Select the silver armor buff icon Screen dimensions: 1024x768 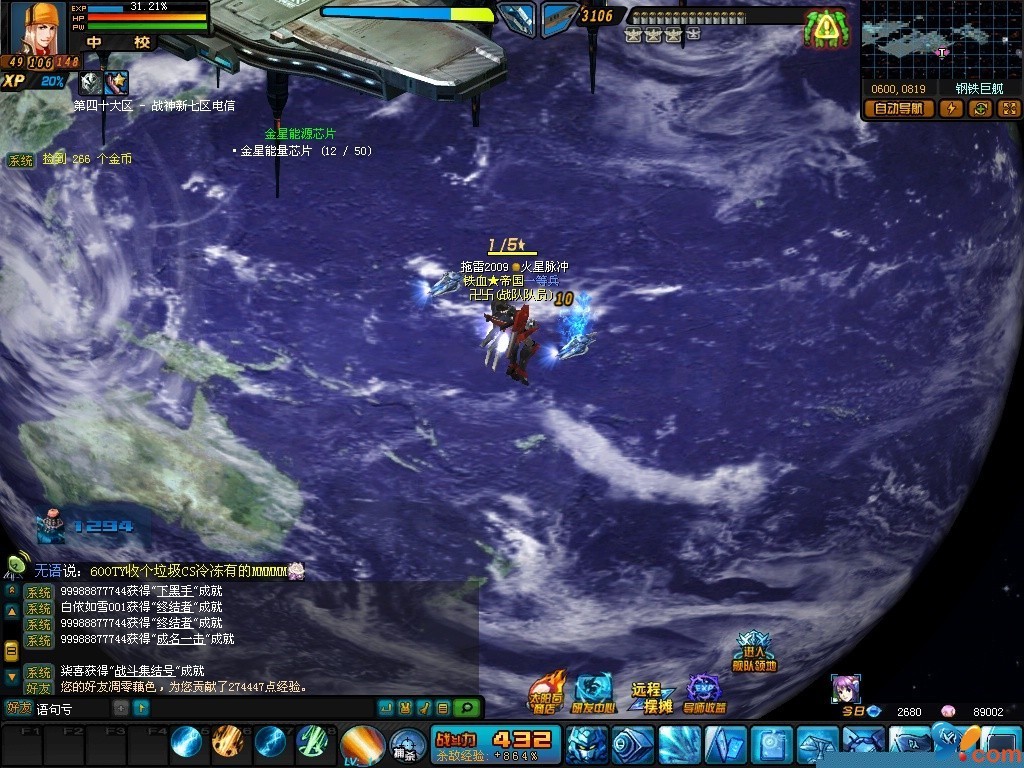coord(91,84)
